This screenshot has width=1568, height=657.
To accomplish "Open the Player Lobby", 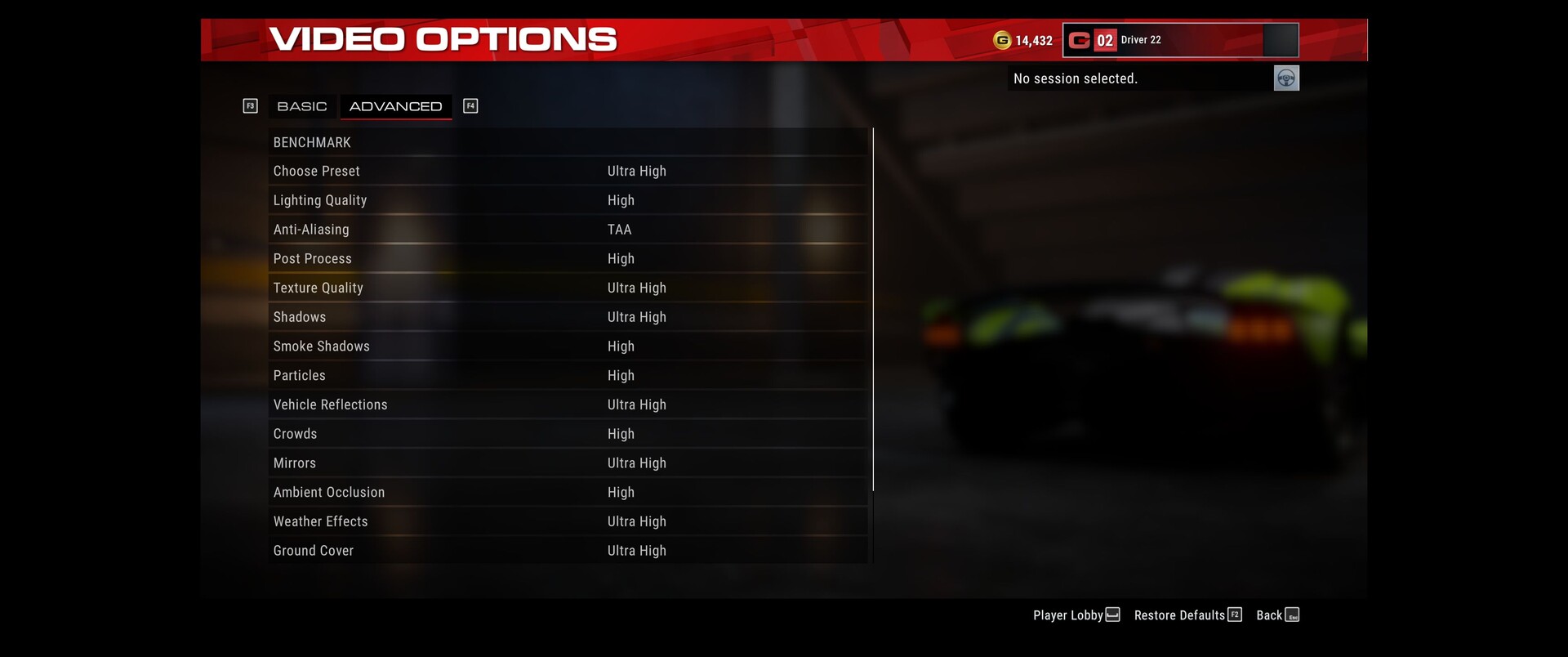I will (x=1076, y=615).
